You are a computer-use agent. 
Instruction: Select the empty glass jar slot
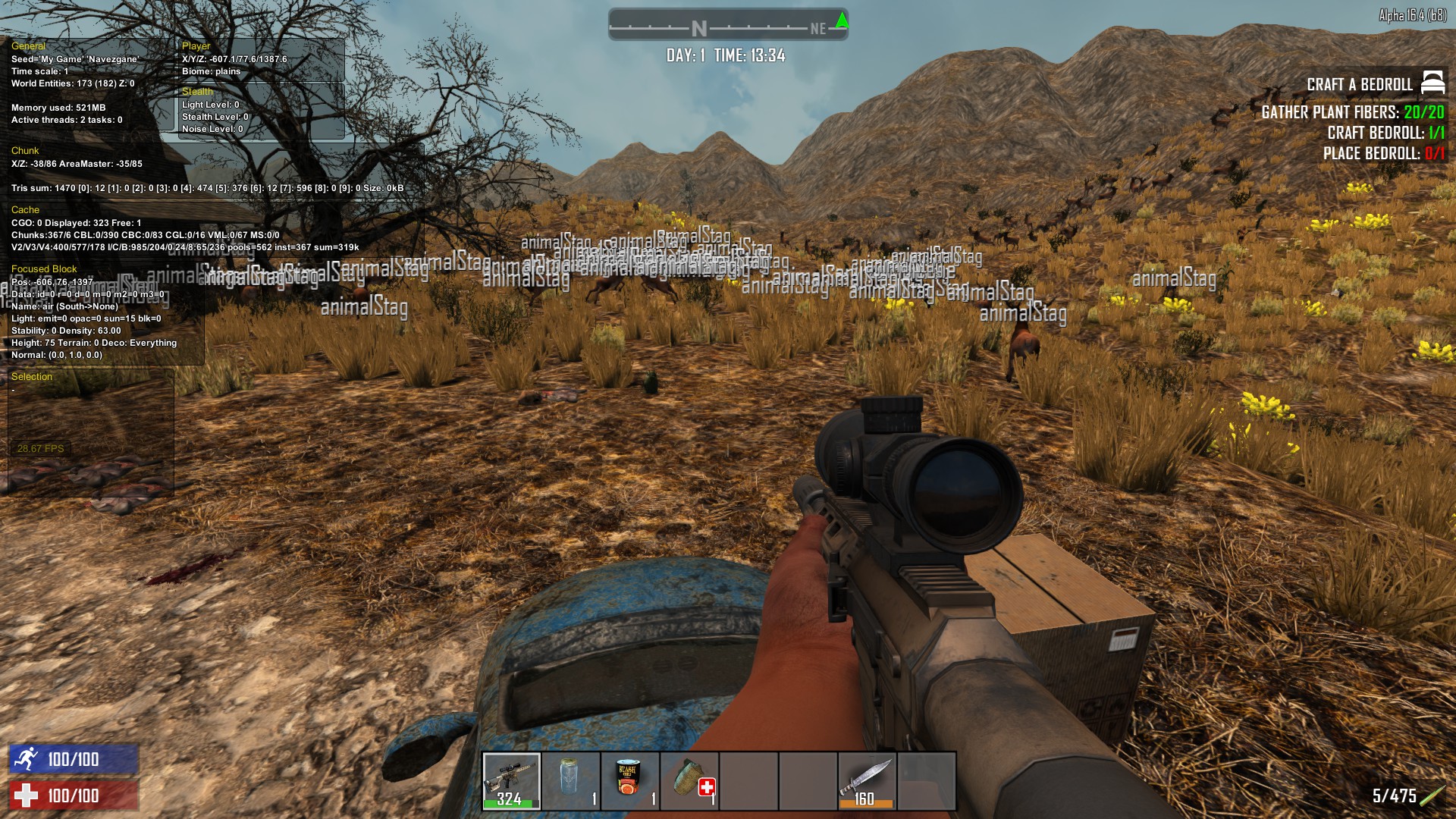pos(571,781)
